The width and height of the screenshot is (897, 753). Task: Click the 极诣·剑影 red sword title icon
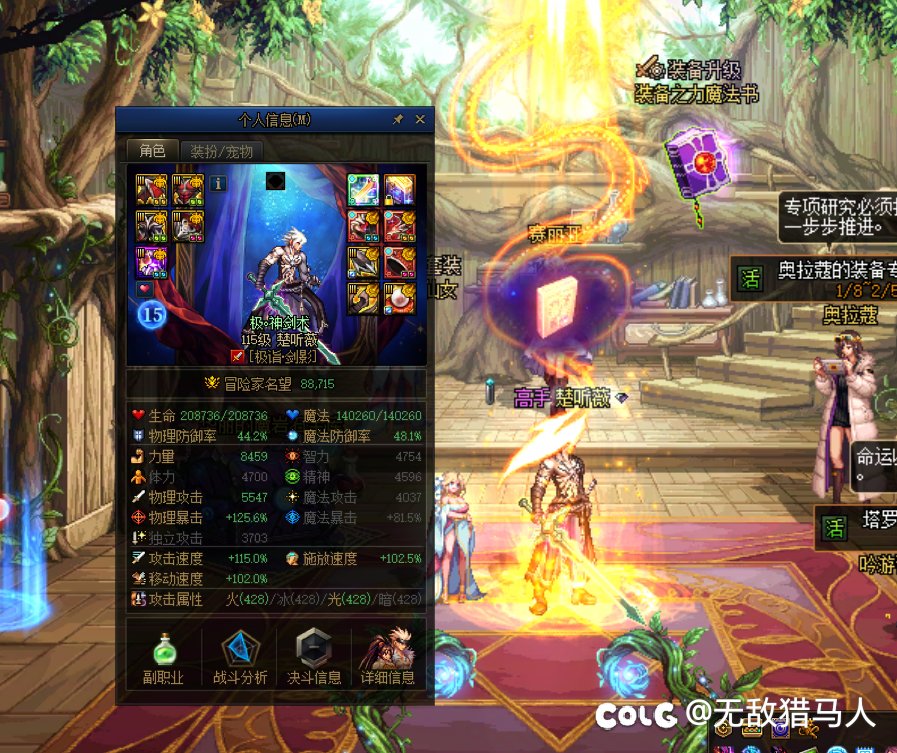point(237,355)
